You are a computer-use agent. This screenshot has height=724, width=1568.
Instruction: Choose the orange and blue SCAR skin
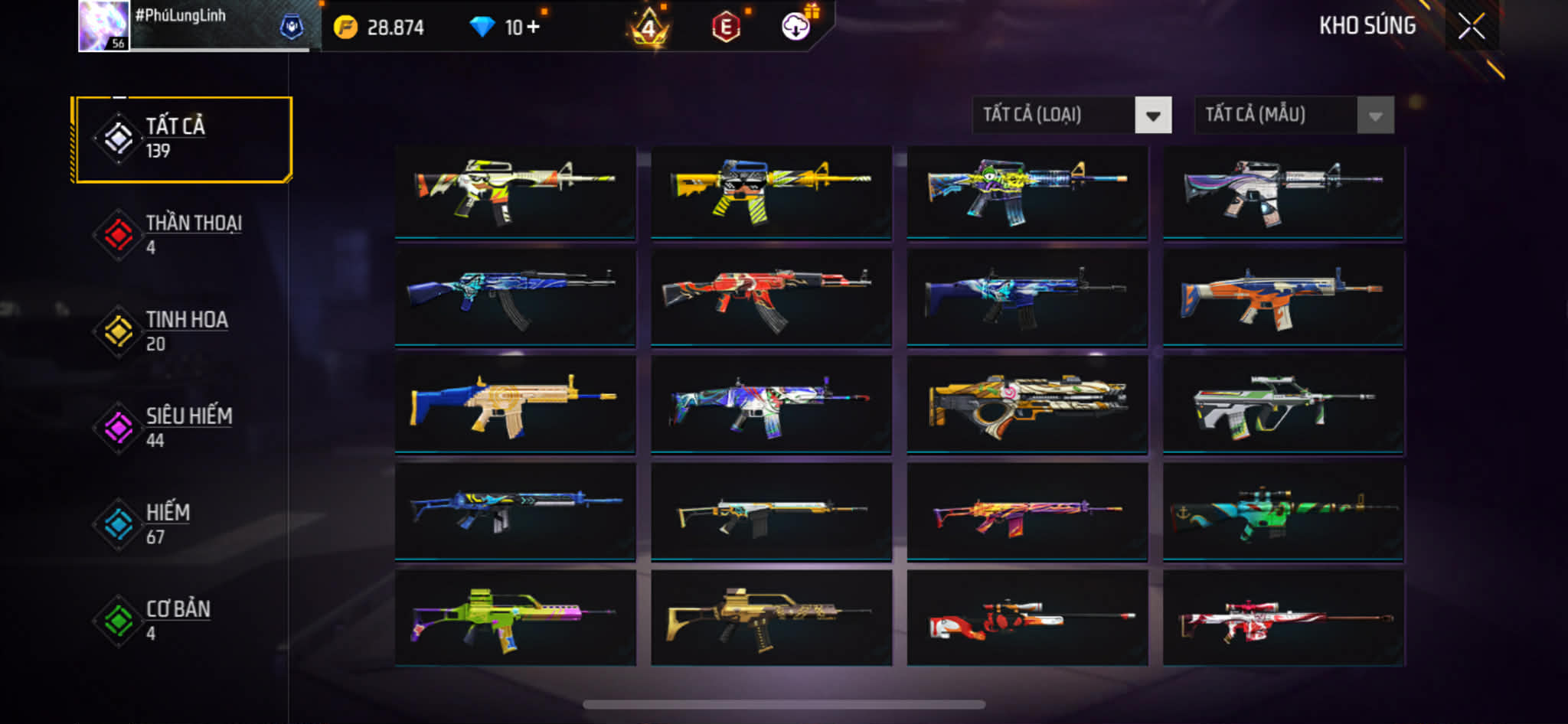pos(1283,298)
